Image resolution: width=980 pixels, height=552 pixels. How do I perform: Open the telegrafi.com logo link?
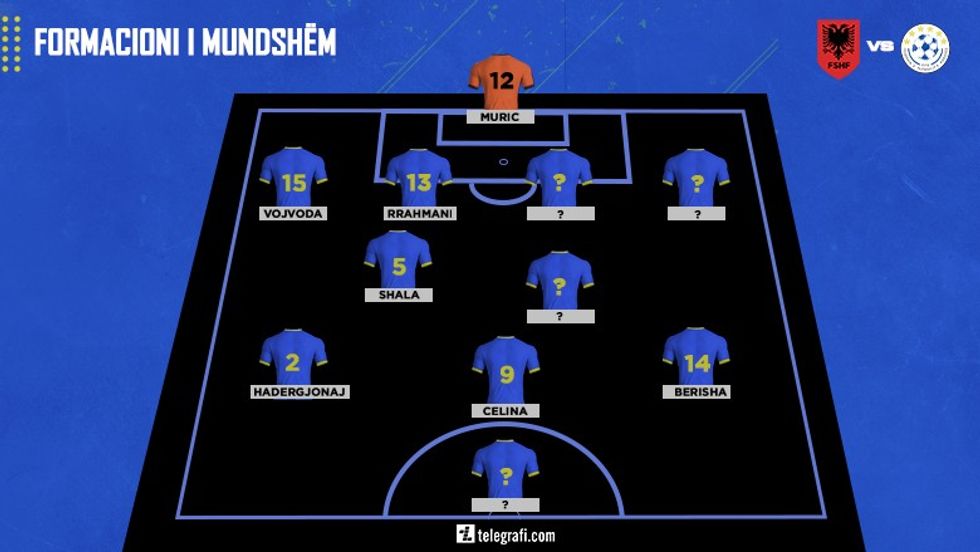click(505, 534)
